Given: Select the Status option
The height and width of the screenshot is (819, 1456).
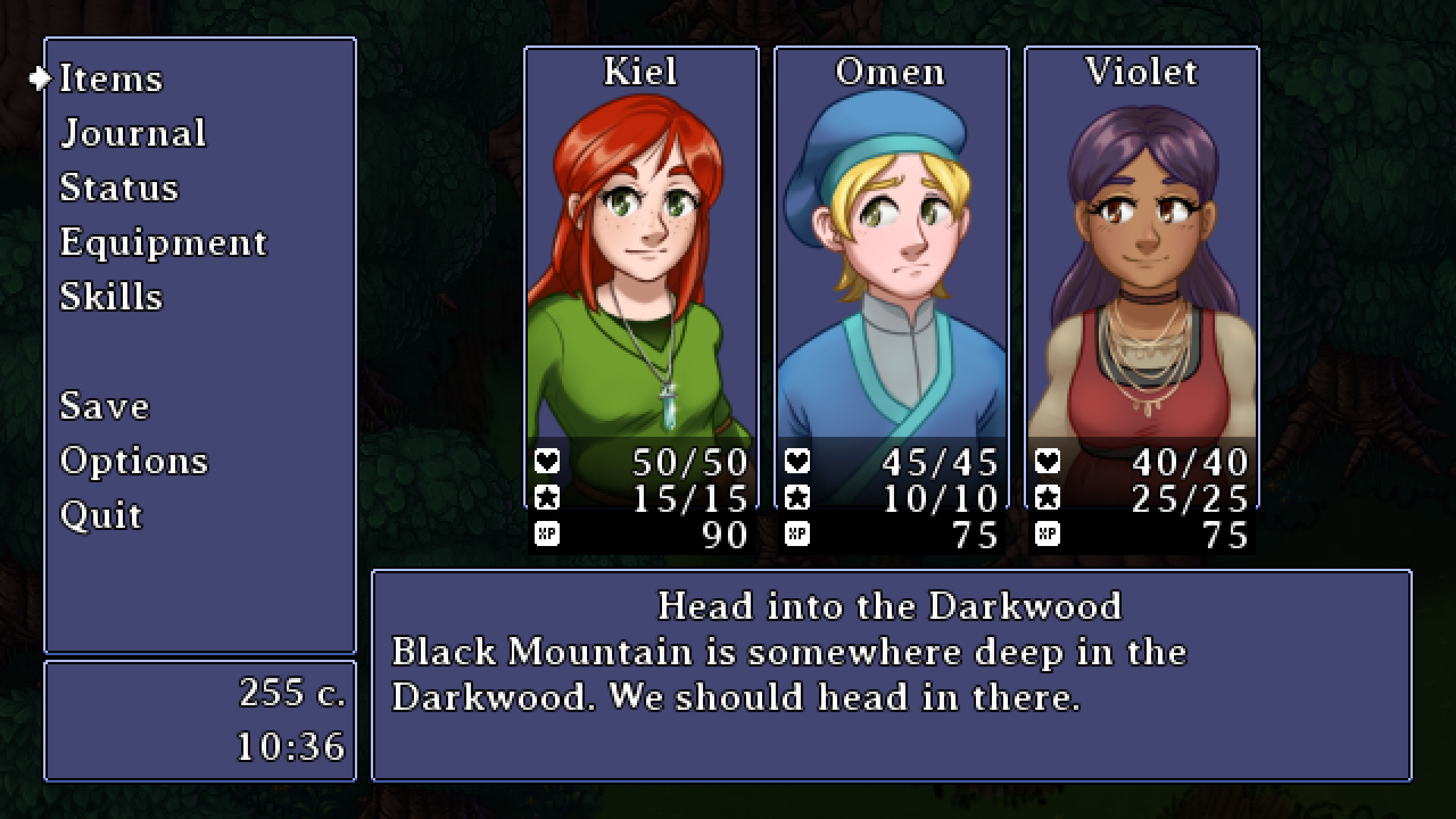Looking at the screenshot, I should pyautogui.click(x=119, y=188).
